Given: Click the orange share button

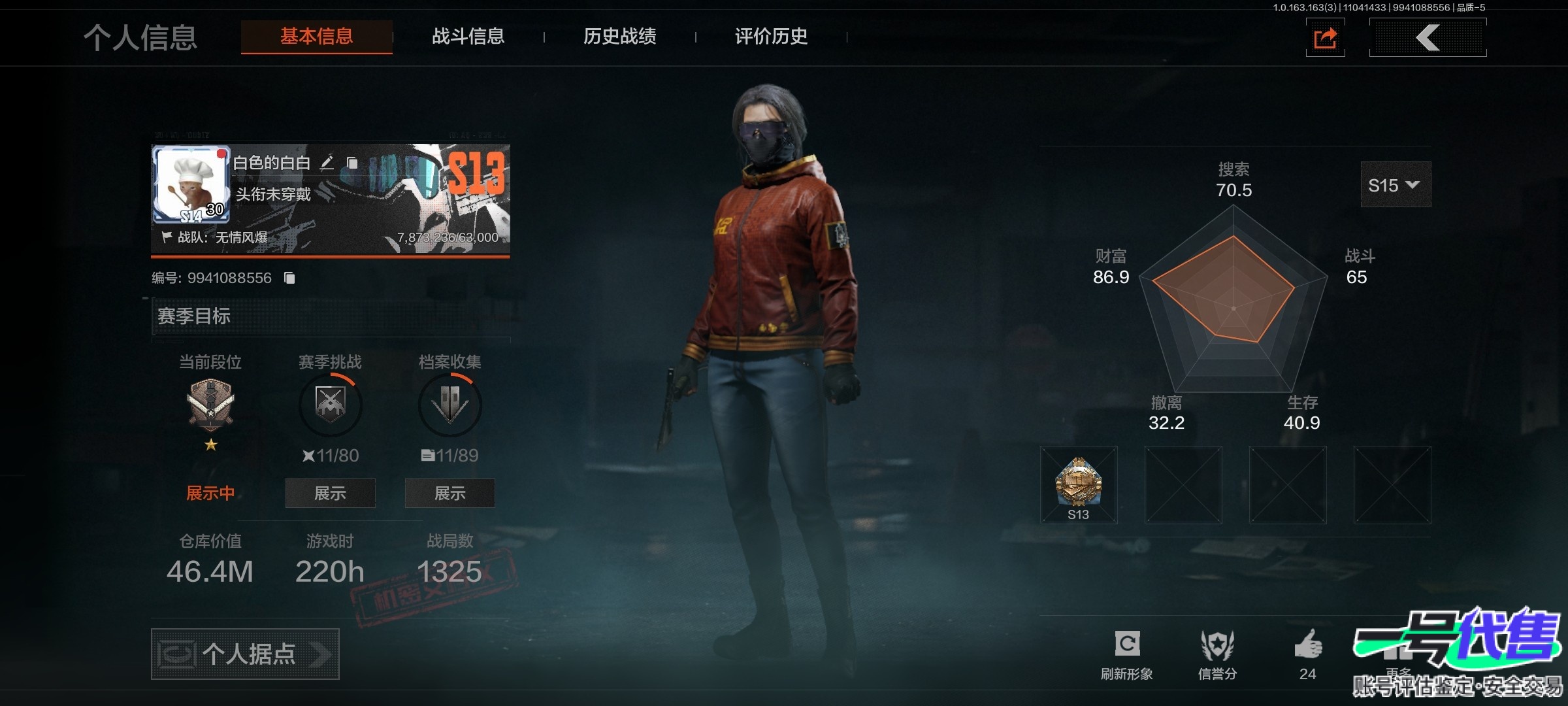Looking at the screenshot, I should pos(1325,38).
